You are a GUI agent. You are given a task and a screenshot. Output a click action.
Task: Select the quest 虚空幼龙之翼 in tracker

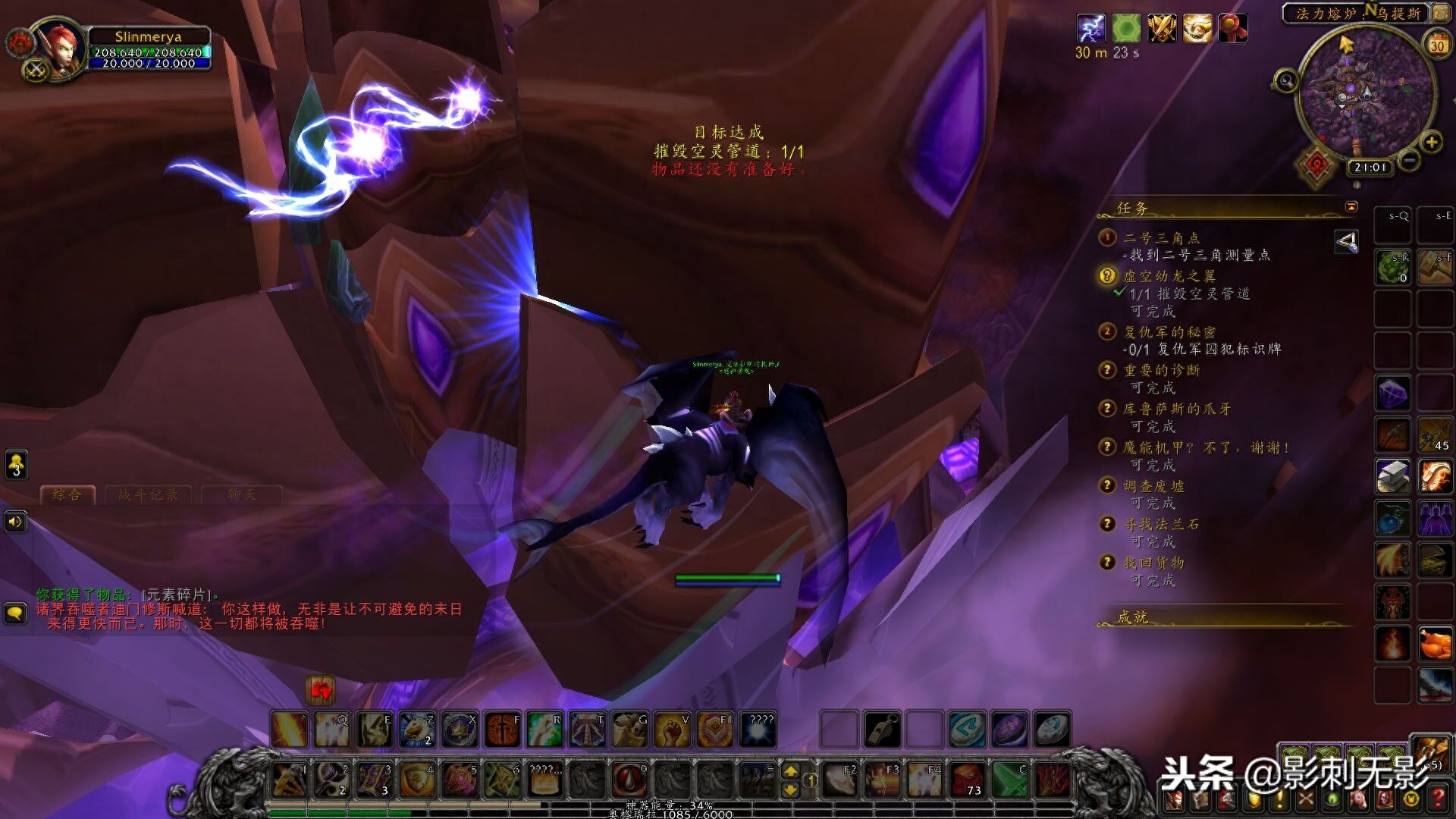click(1169, 276)
